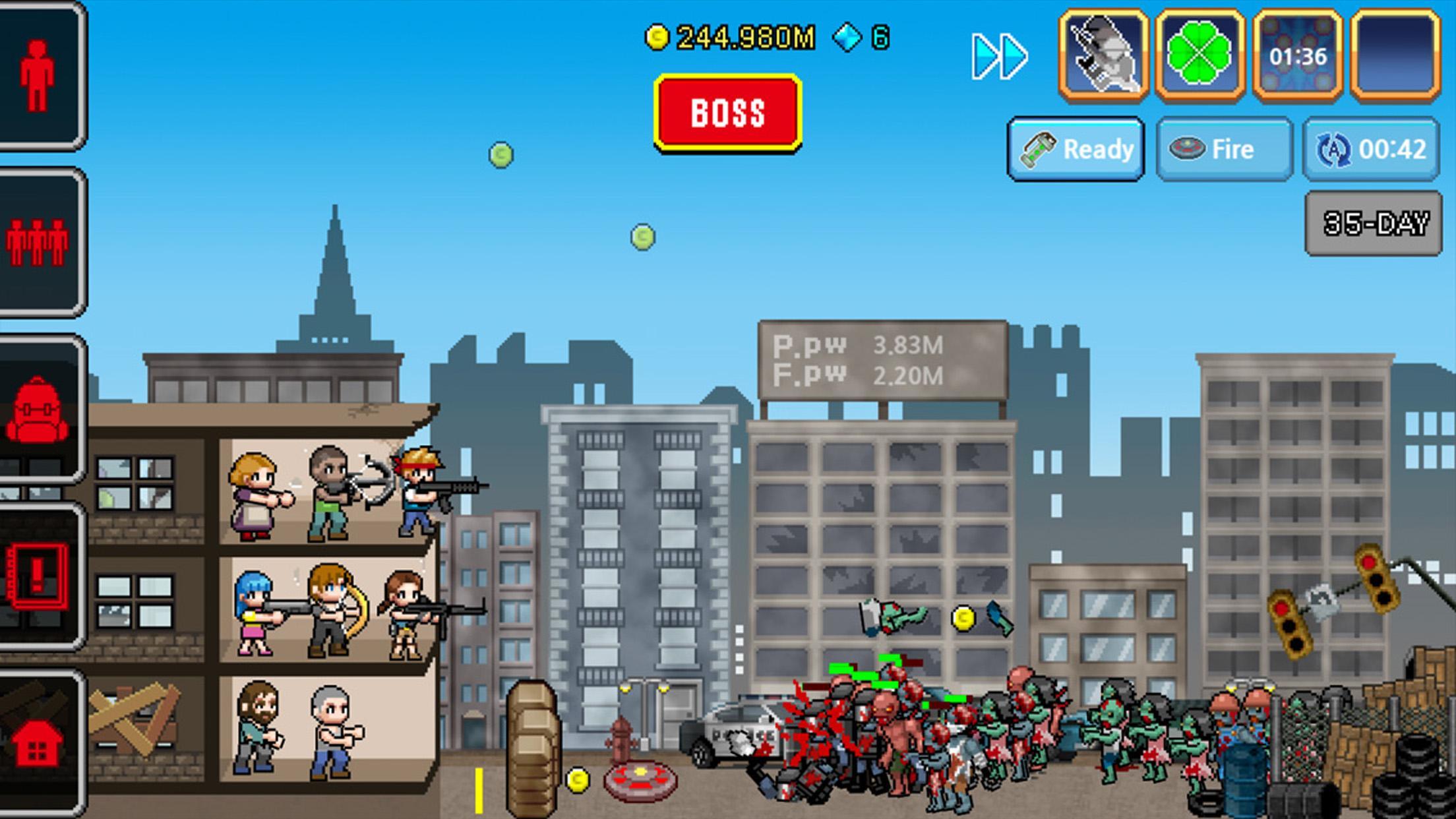Throw the landmine with Fire button
The height and width of the screenshot is (819, 1456).
[x=1223, y=149]
